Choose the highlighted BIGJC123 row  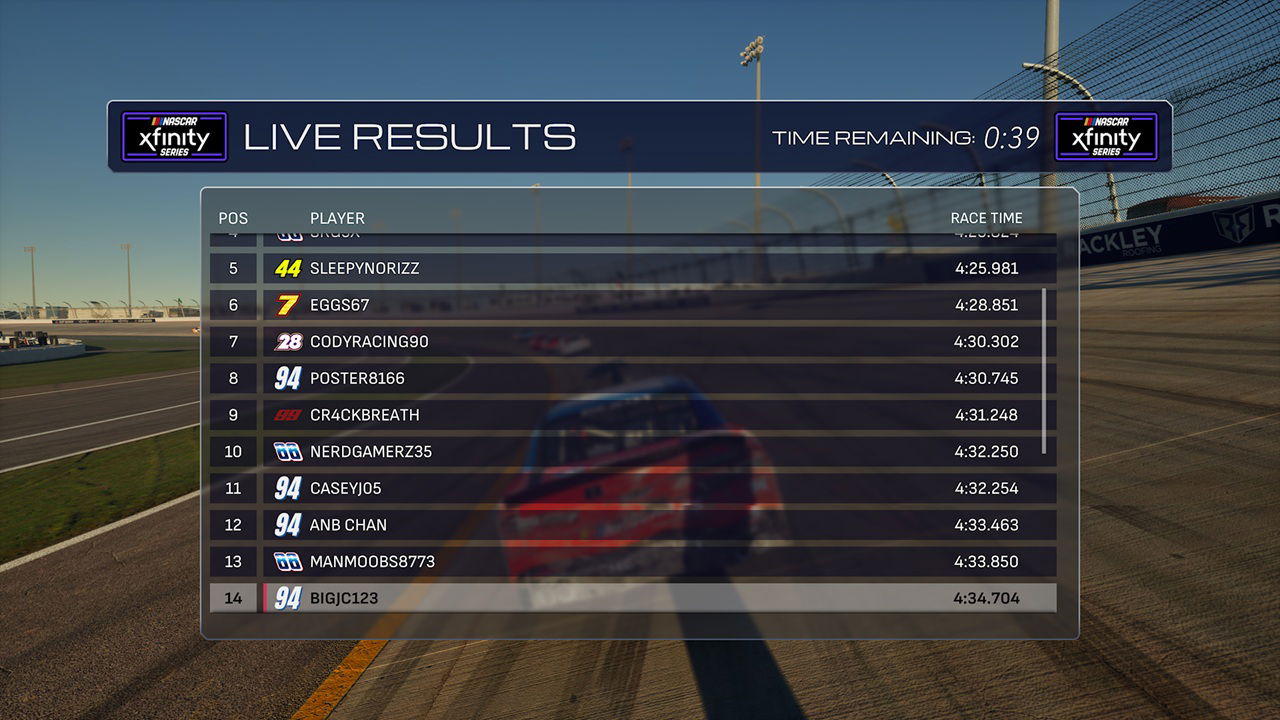pos(632,598)
